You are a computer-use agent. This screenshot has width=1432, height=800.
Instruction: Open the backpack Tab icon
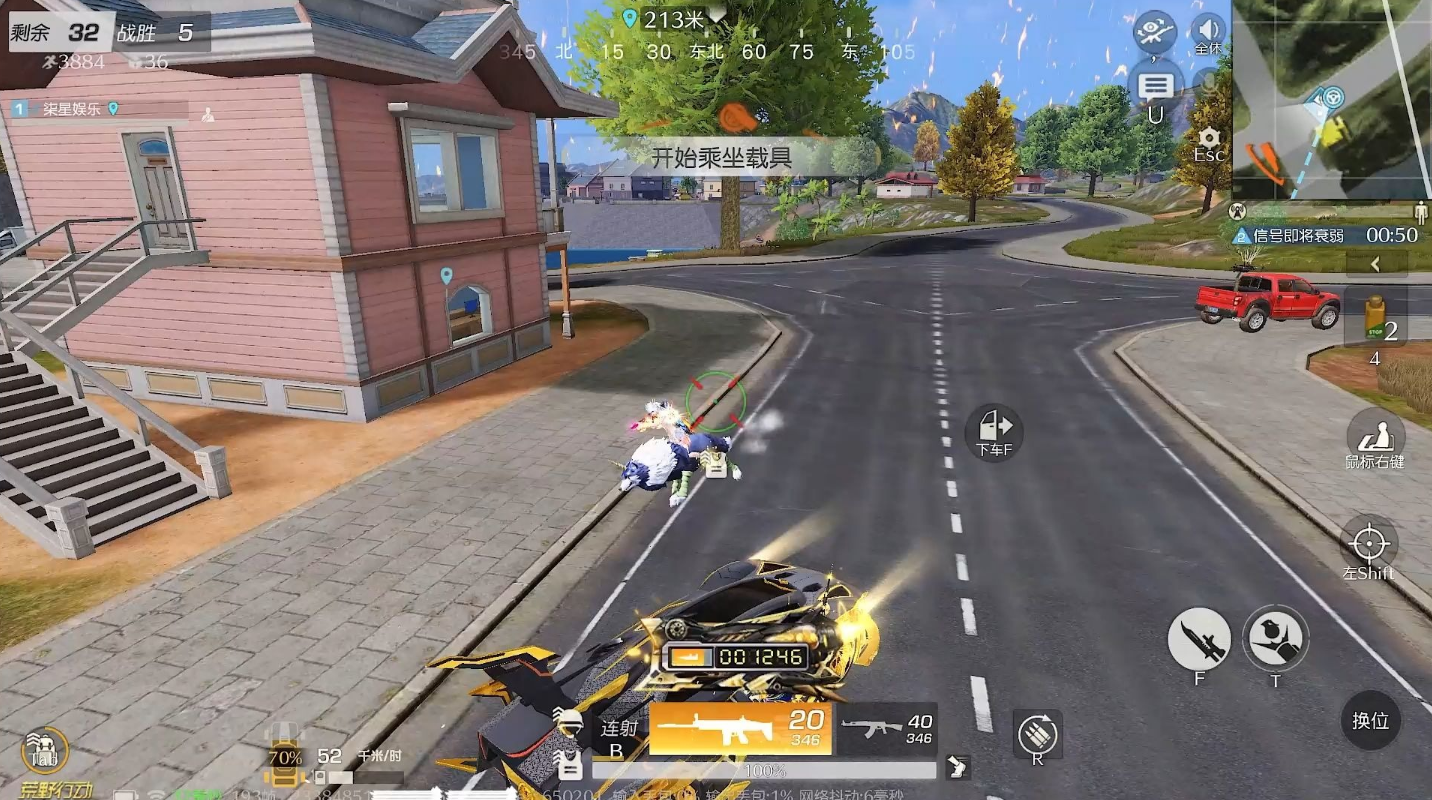pyautogui.click(x=45, y=752)
